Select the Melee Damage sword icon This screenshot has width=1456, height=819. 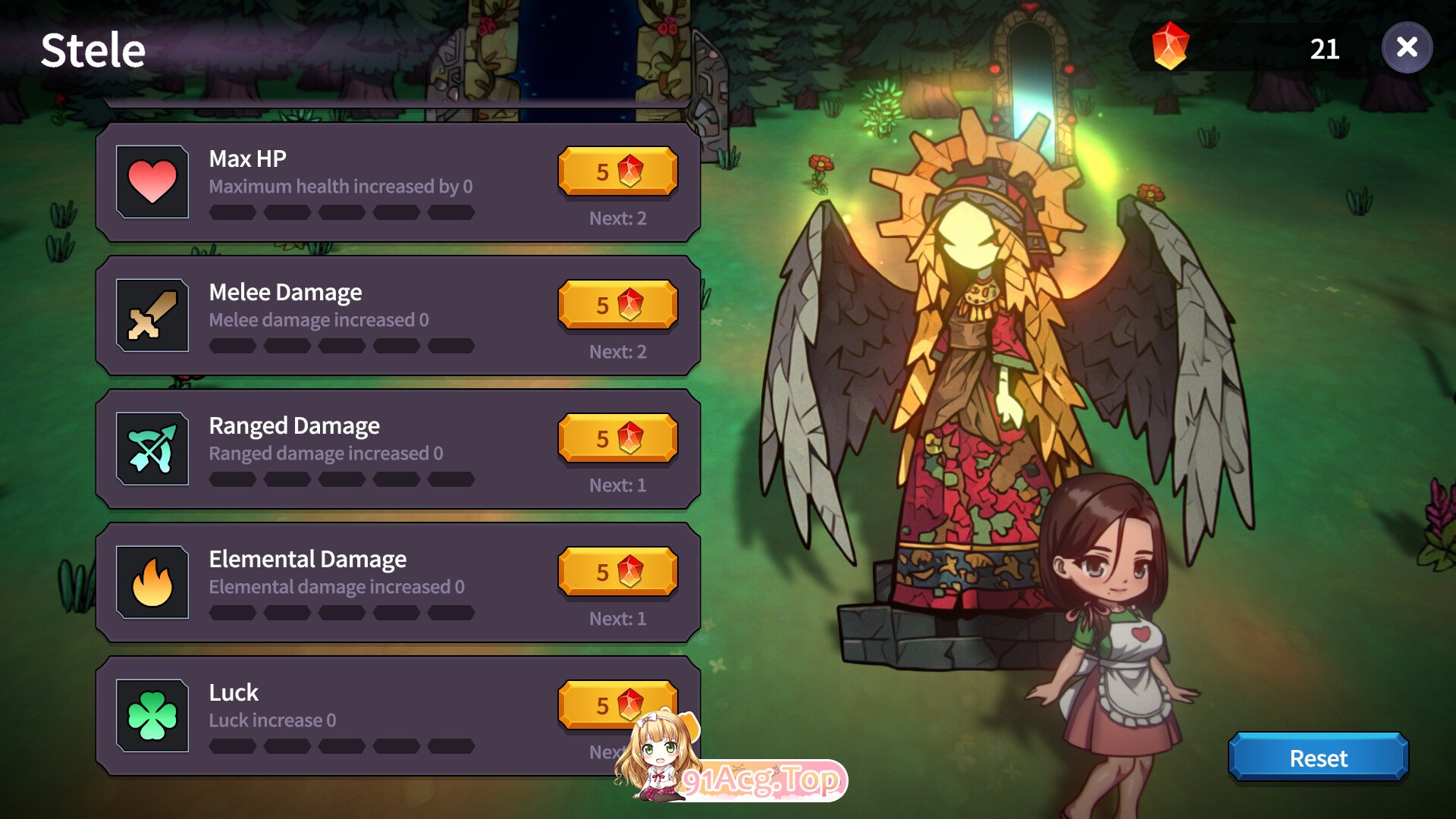point(152,315)
